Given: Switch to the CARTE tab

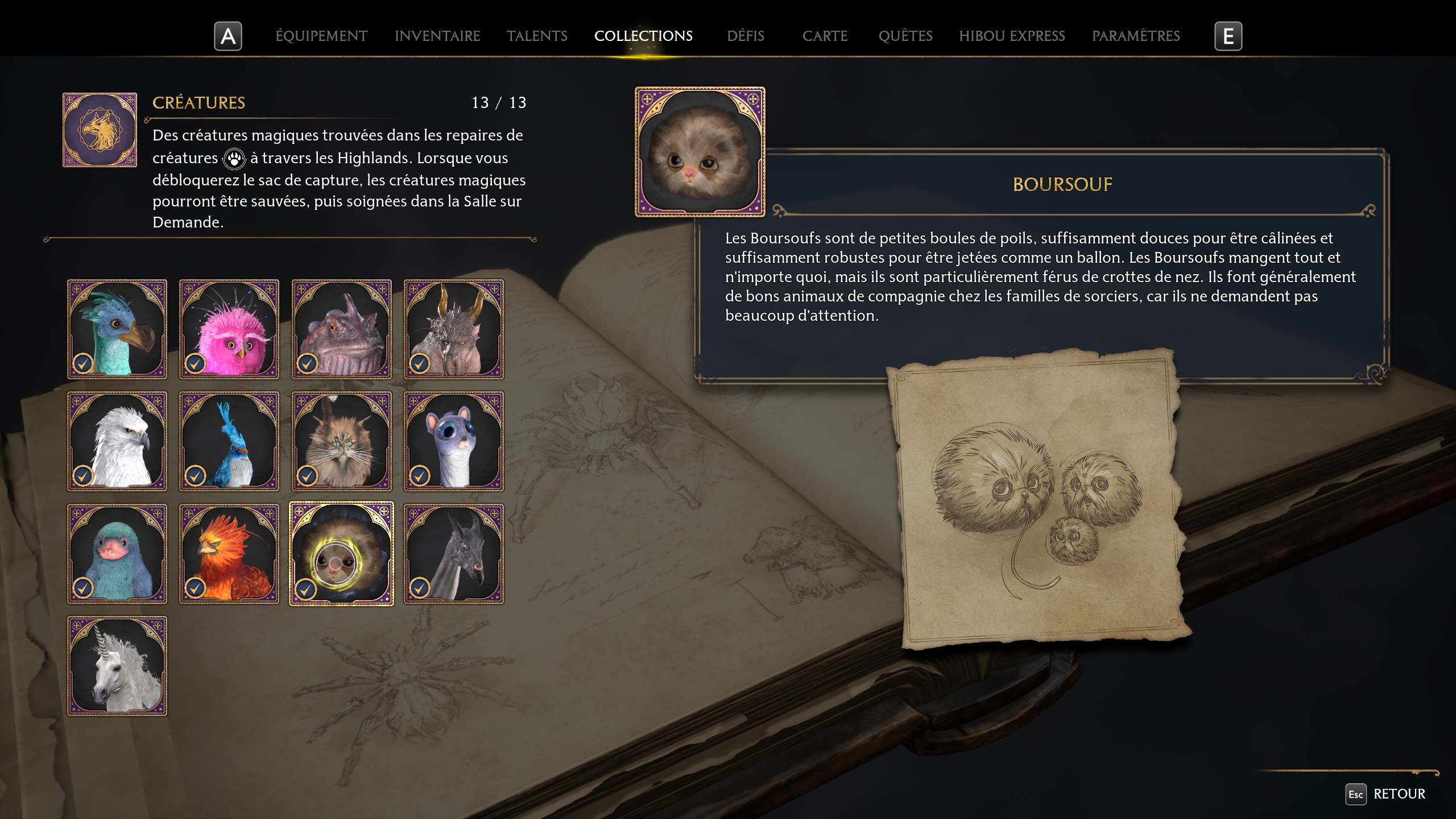Looking at the screenshot, I should [x=825, y=36].
